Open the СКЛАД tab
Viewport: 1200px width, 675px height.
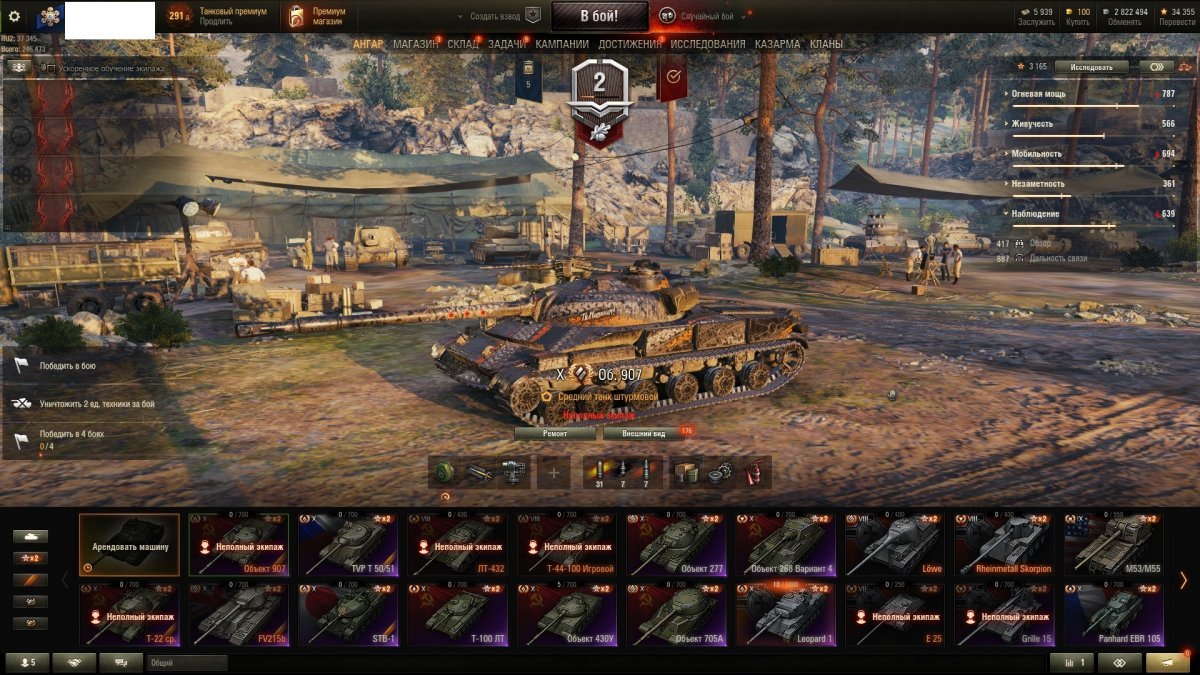point(463,44)
